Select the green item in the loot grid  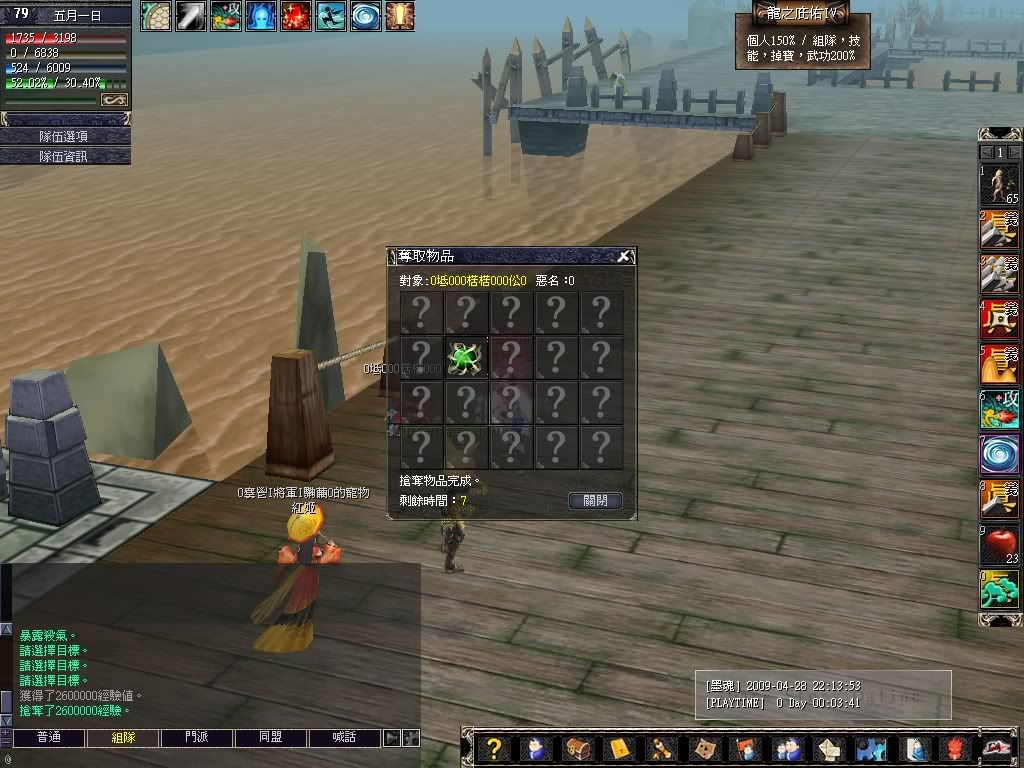click(x=466, y=358)
